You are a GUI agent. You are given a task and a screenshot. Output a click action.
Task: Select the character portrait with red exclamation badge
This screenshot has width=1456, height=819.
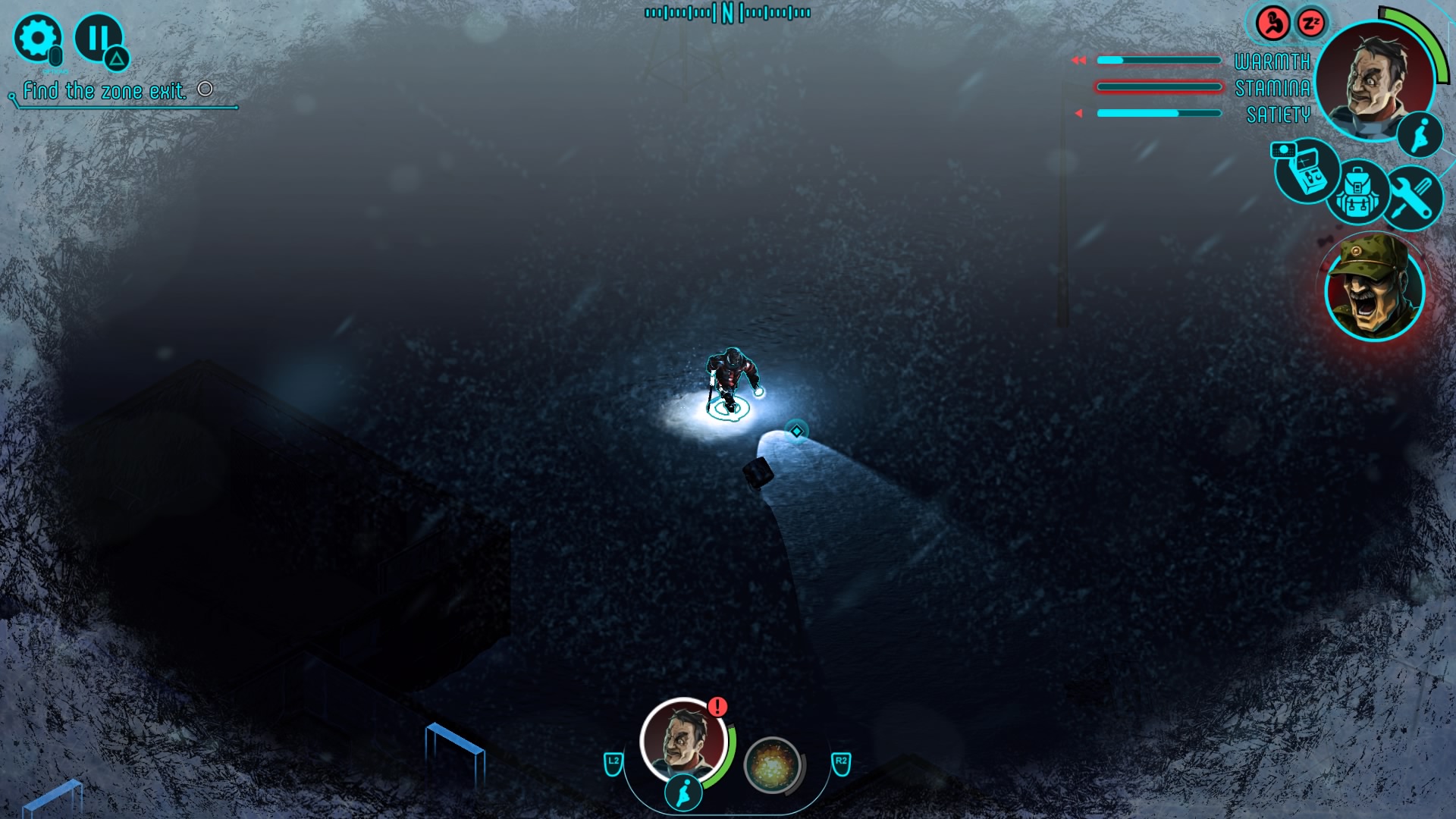(x=684, y=740)
